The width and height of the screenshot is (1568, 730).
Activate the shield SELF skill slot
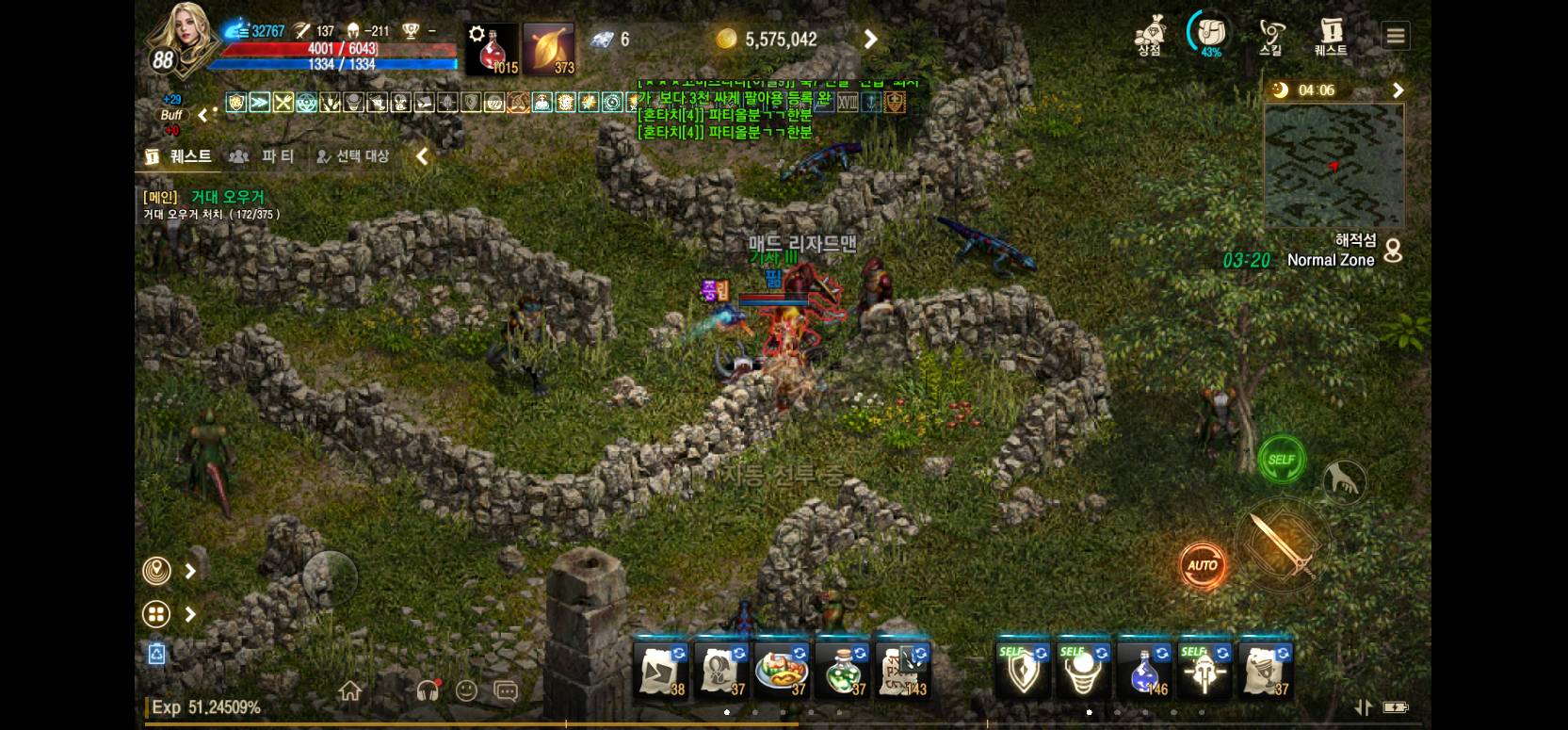pyautogui.click(x=1023, y=671)
